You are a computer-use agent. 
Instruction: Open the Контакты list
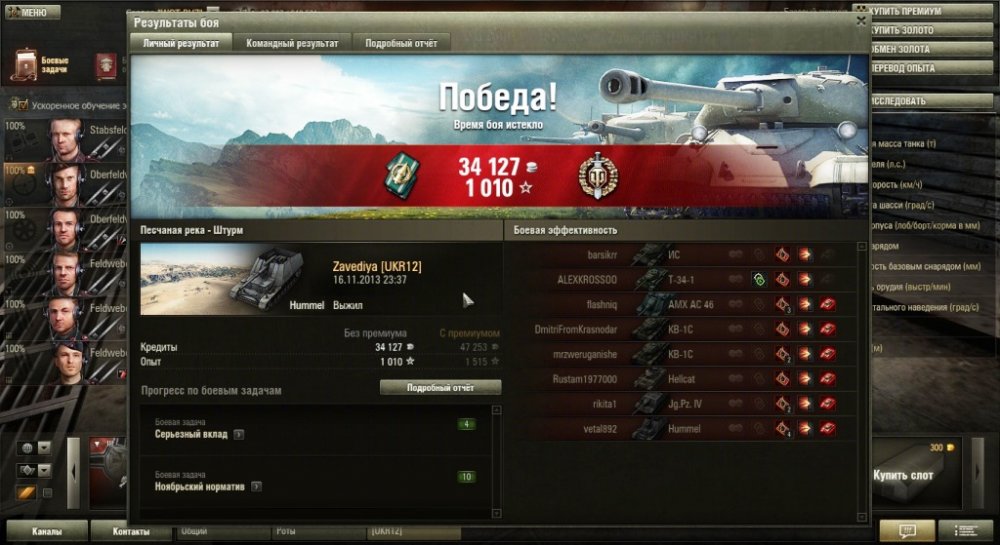coord(131,531)
